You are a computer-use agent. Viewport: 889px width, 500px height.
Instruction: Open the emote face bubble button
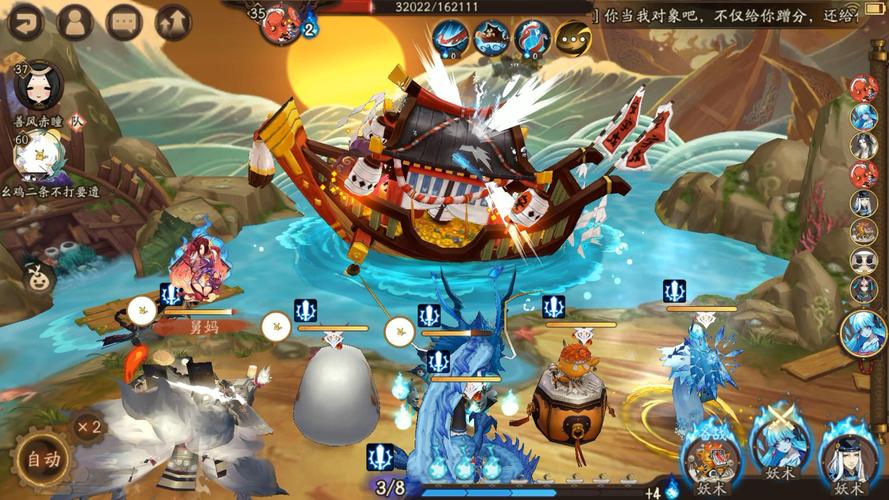click(x=37, y=277)
